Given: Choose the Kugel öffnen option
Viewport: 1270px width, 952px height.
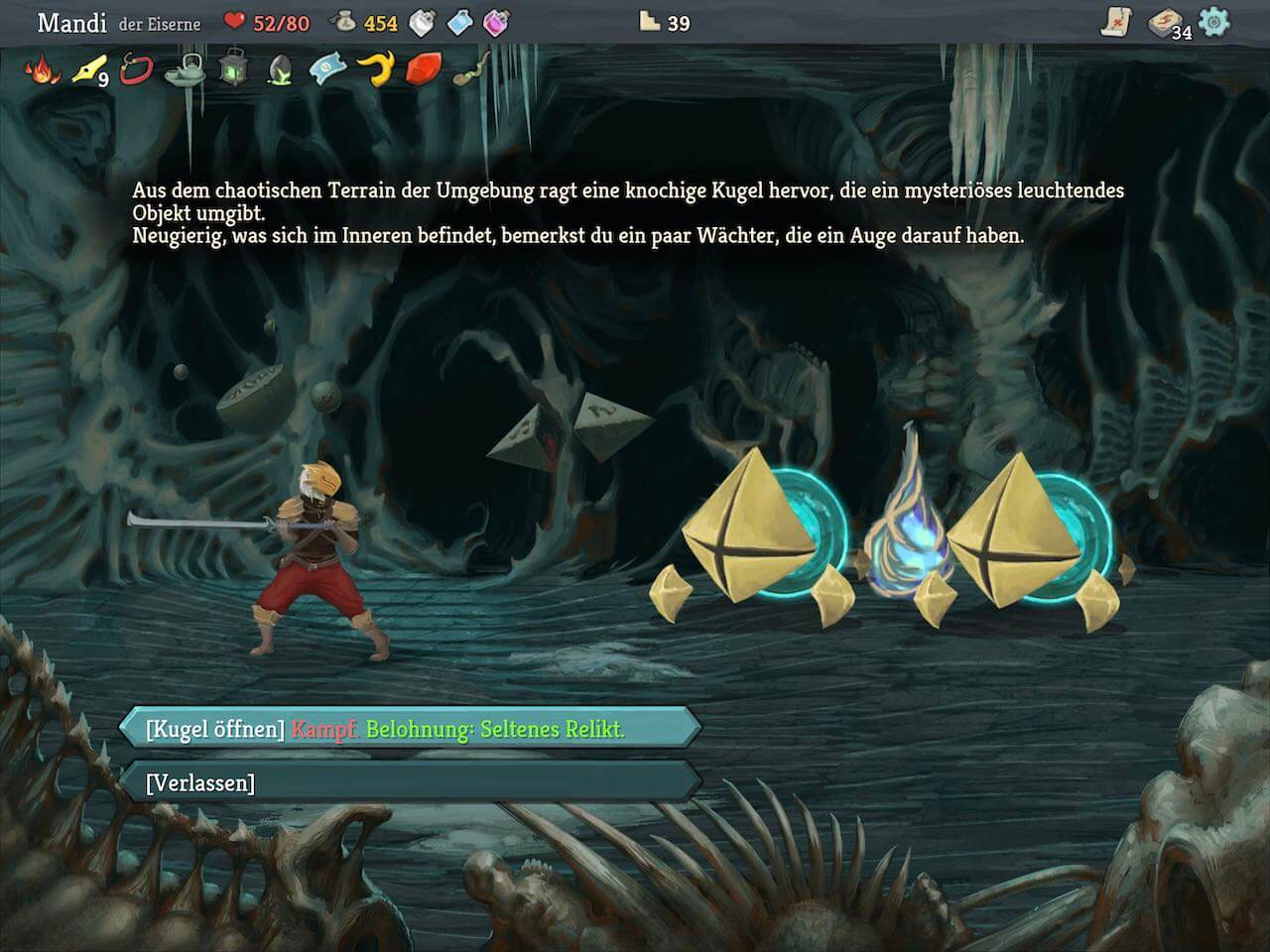Looking at the screenshot, I should point(409,729).
